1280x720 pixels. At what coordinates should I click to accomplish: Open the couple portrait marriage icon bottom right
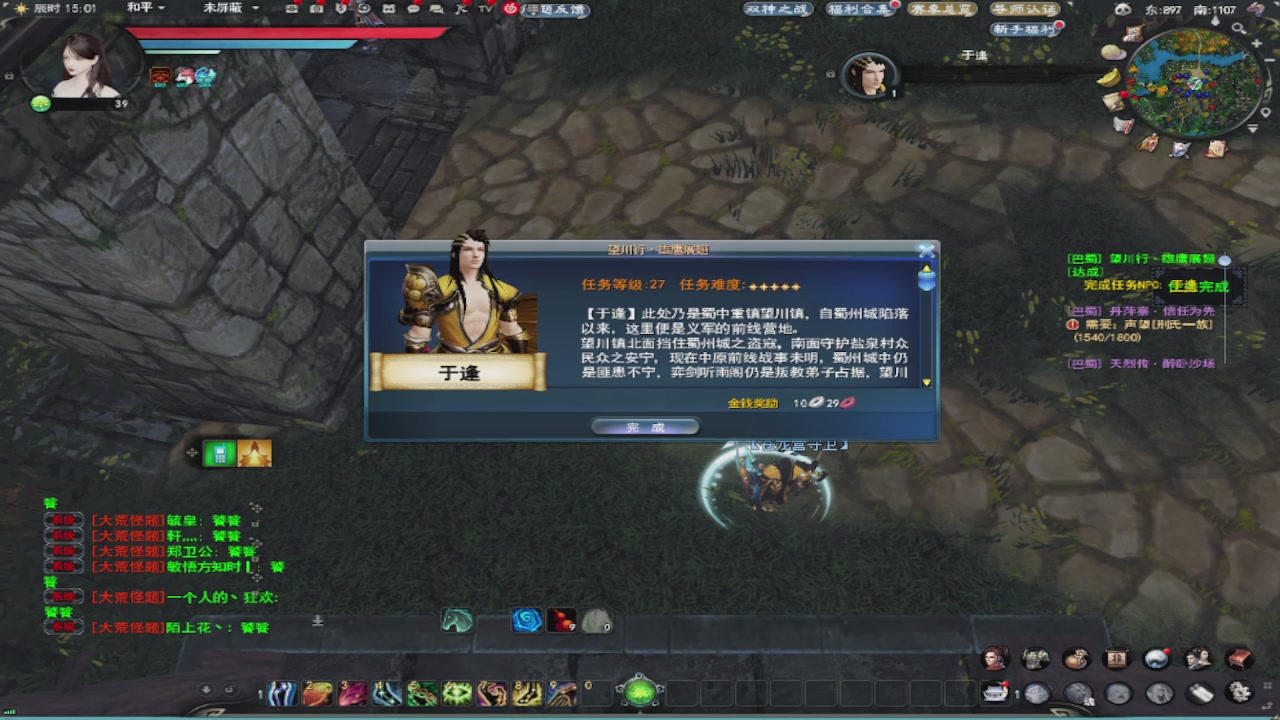click(x=1198, y=657)
